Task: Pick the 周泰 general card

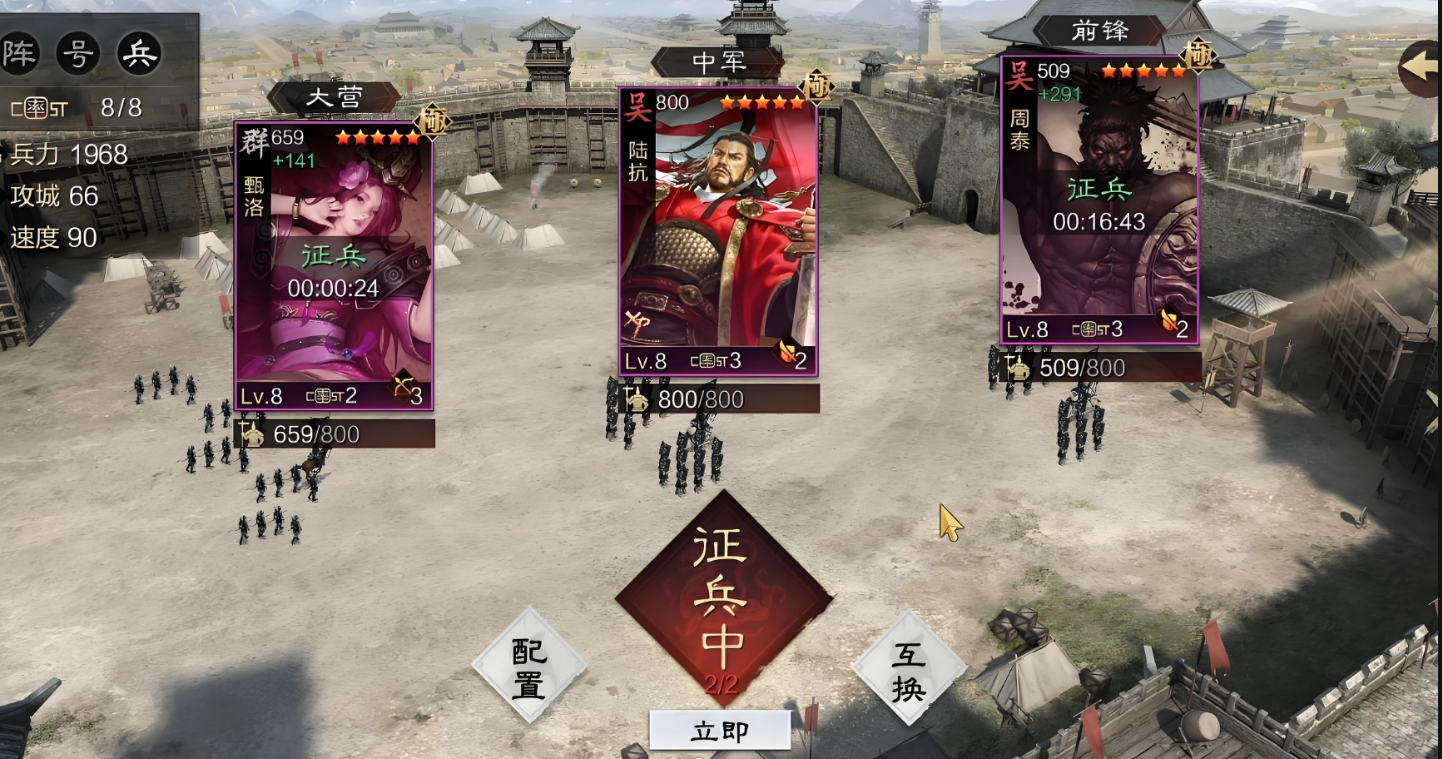Action: click(1099, 200)
